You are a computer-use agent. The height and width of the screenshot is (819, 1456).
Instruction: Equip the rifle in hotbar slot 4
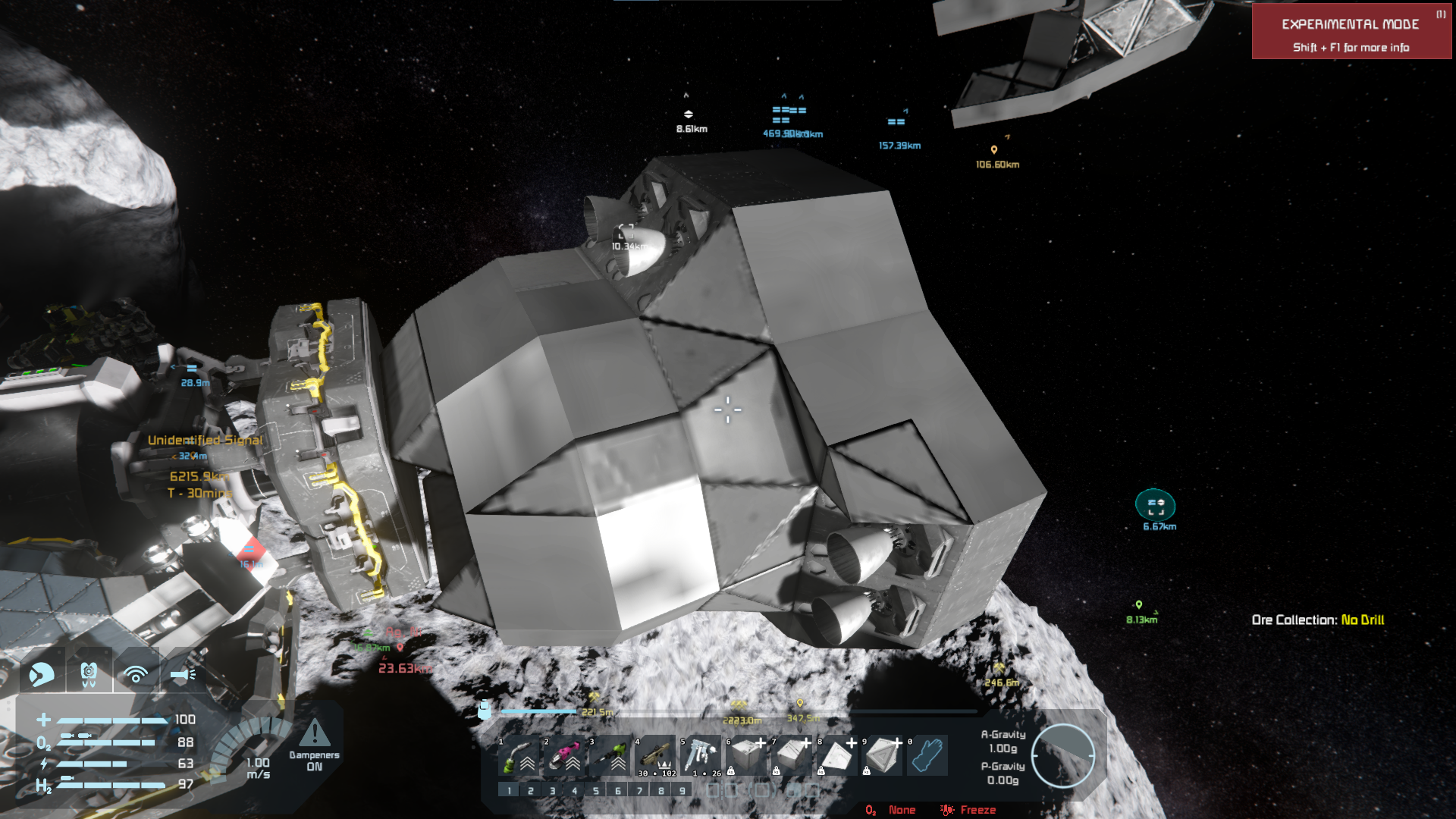[654, 755]
